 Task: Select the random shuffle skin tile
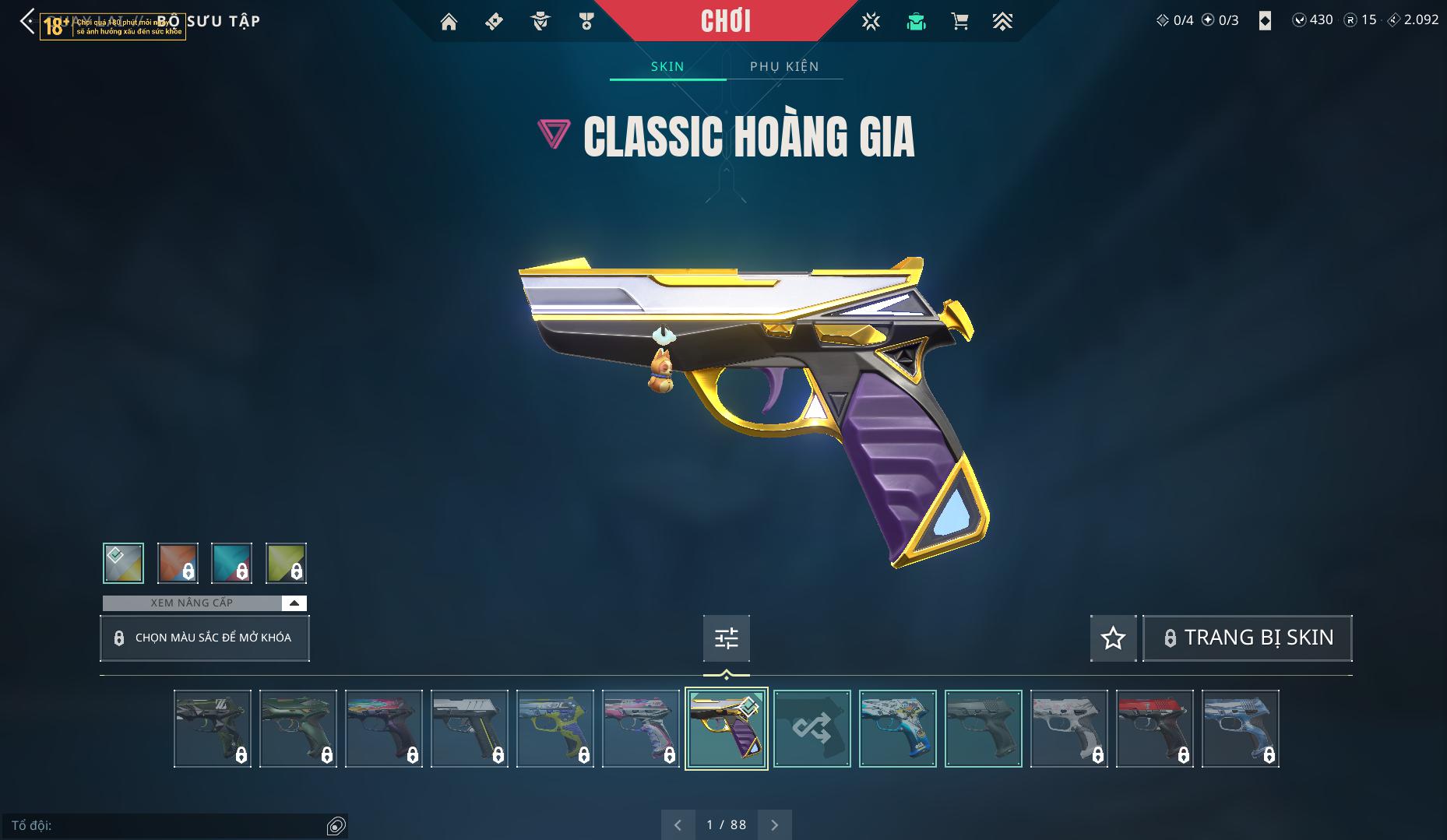pos(812,729)
